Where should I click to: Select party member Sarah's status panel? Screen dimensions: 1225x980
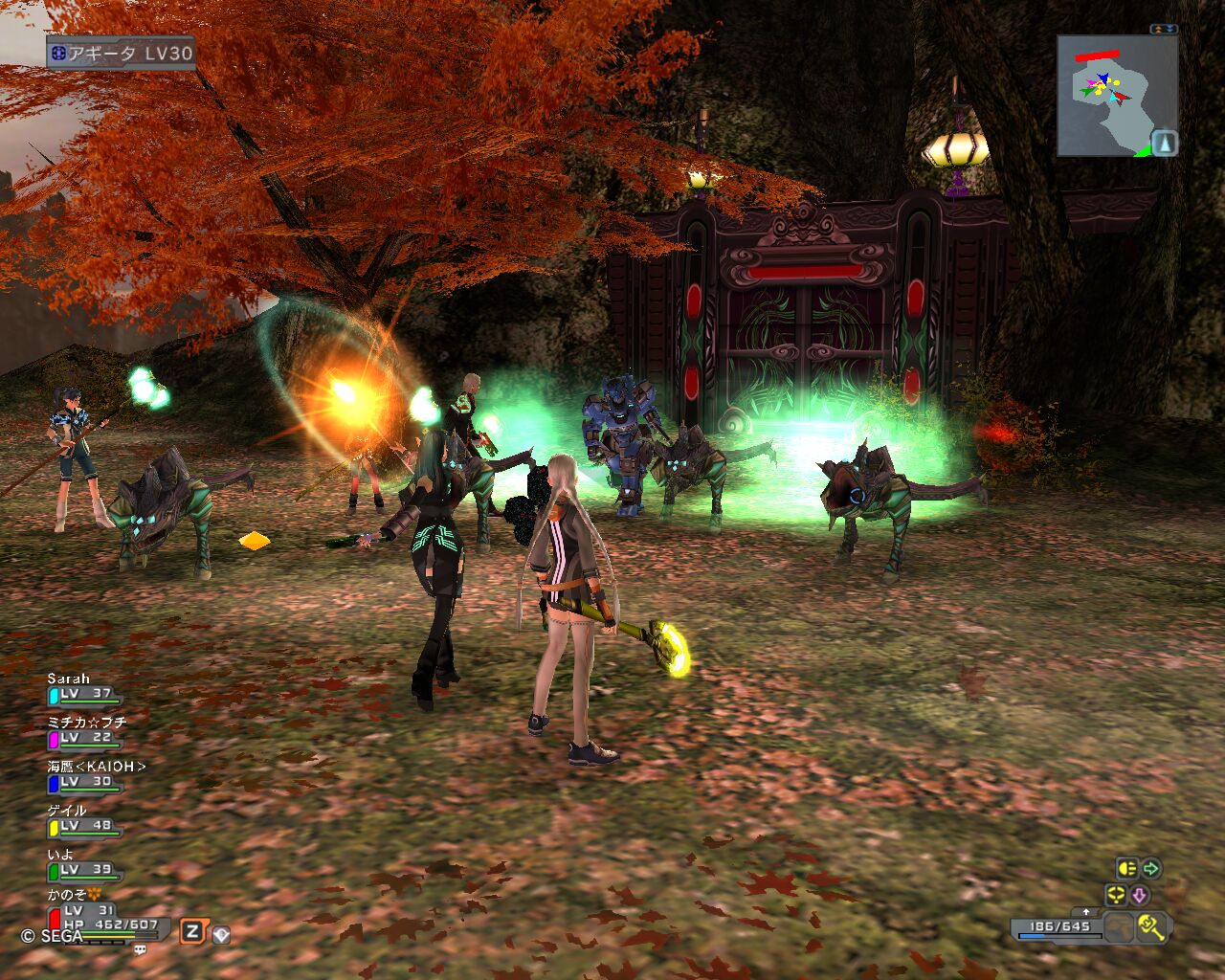point(84,689)
